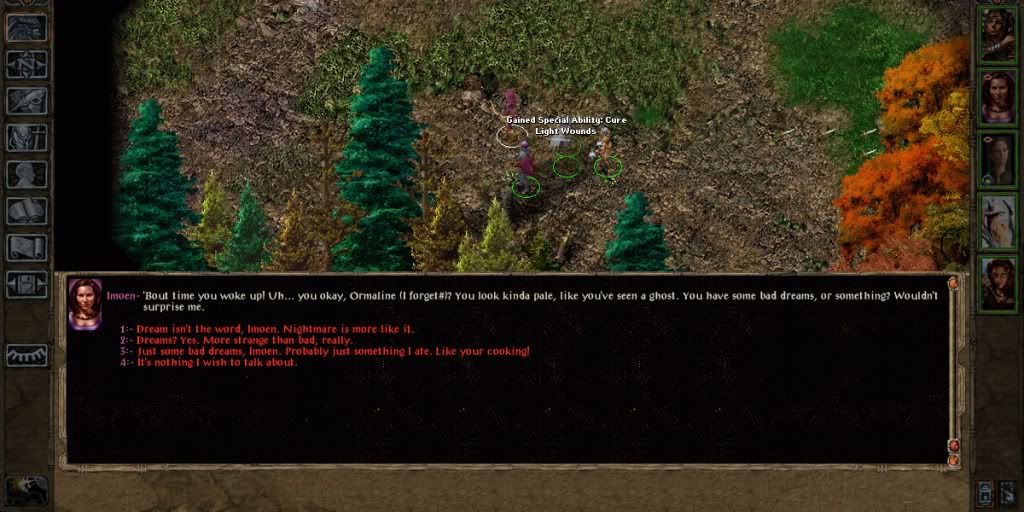
Task: Select Imoen's party portrait in the sidebar
Action: pyautogui.click(x=997, y=97)
